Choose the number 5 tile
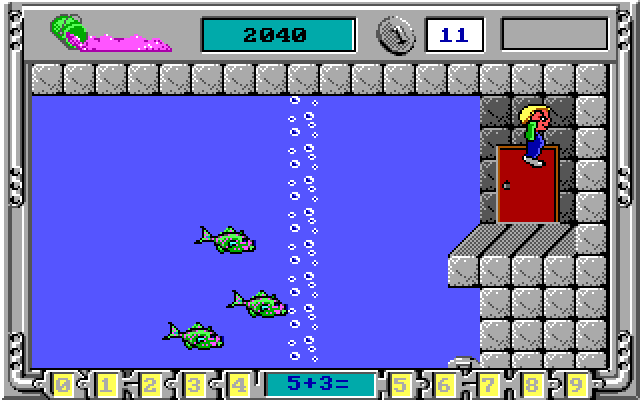 coord(401,384)
